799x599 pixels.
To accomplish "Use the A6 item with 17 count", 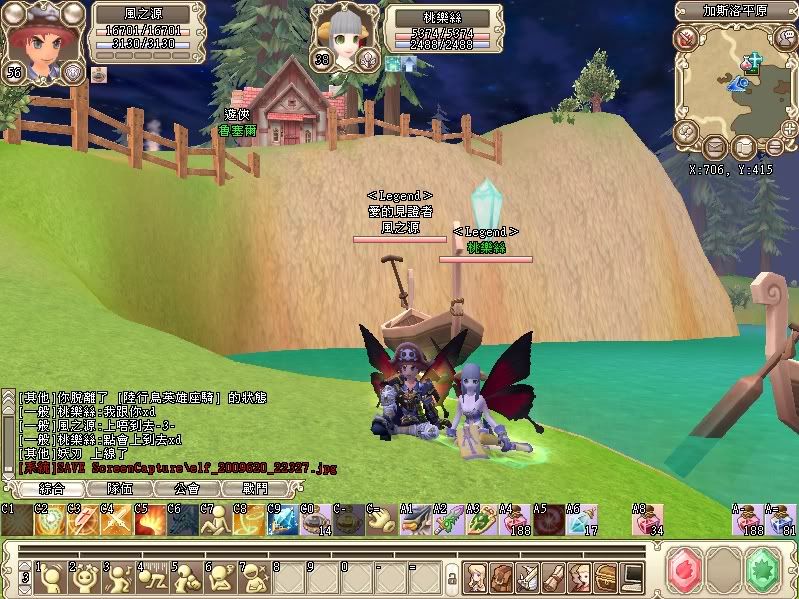I will click(x=581, y=520).
